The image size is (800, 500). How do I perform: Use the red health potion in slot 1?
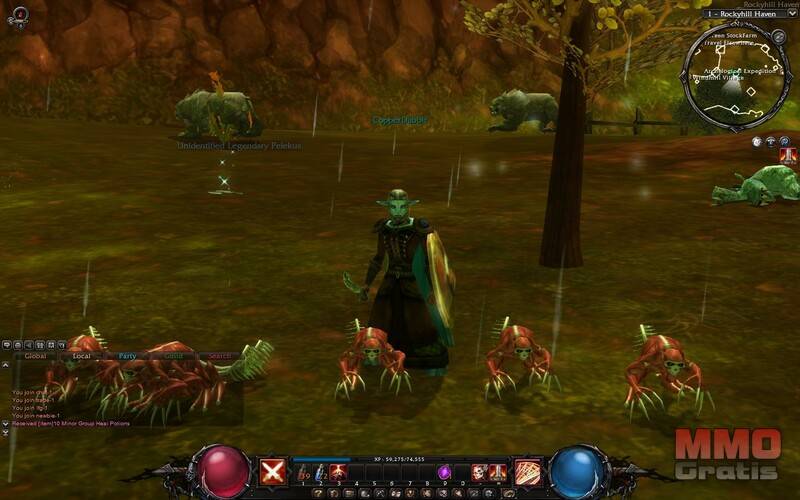tap(303, 472)
